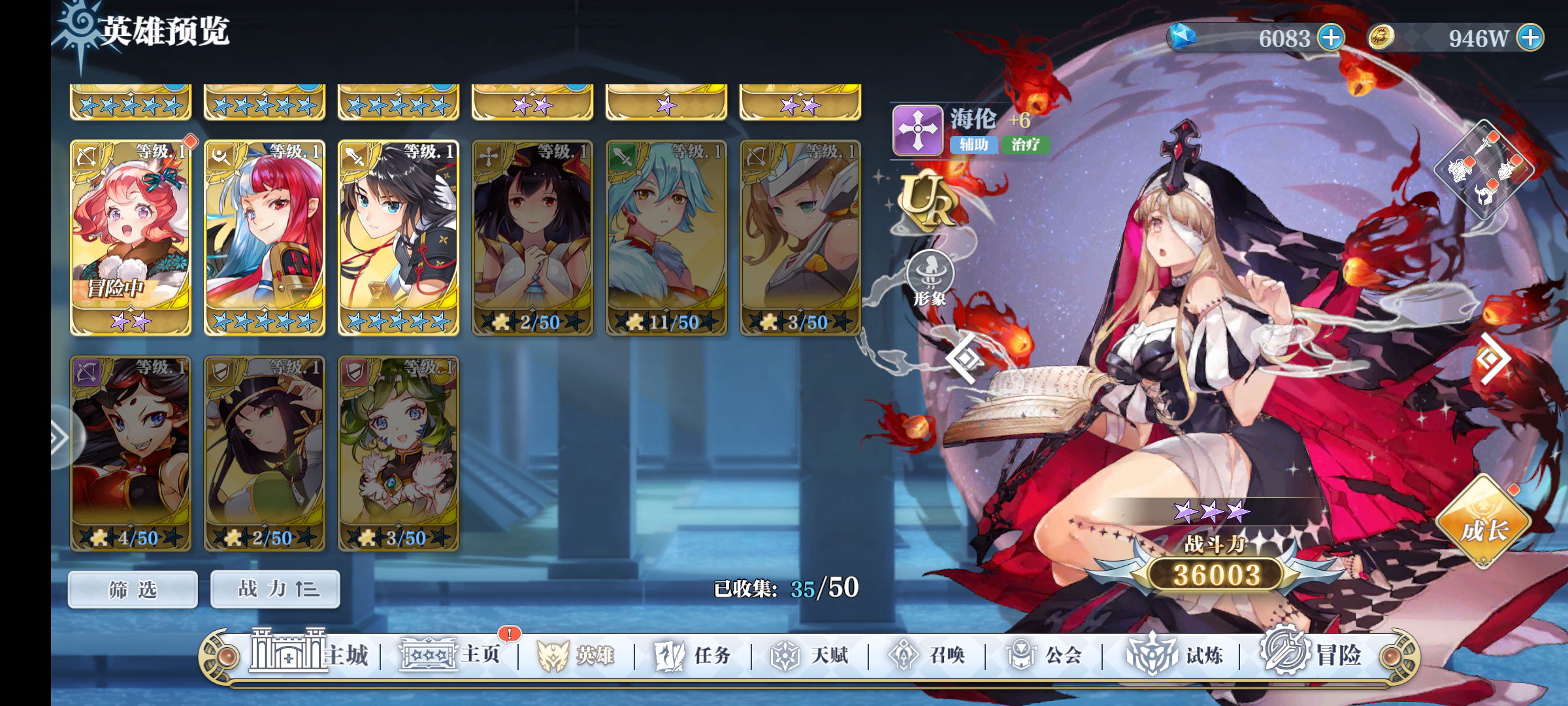Click the 战力 sort button
The width and height of the screenshot is (1568, 706).
[274, 588]
